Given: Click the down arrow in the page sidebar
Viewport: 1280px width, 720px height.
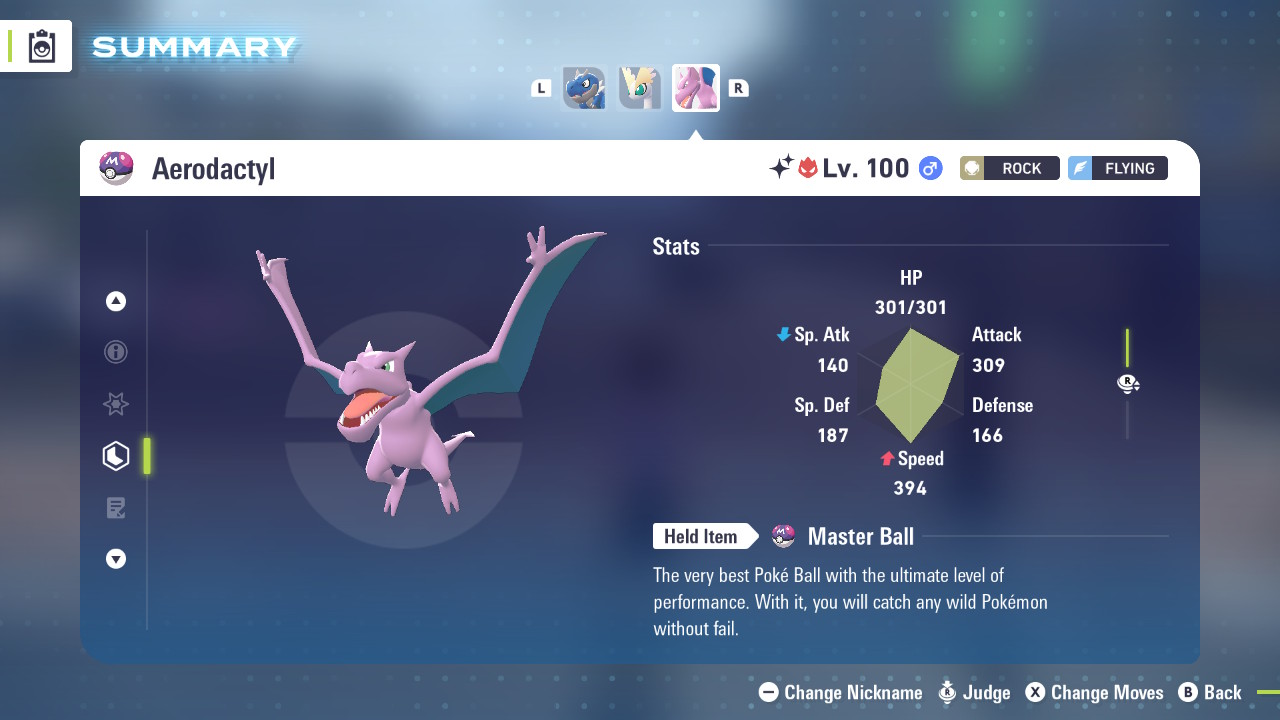Looking at the screenshot, I should (x=116, y=559).
